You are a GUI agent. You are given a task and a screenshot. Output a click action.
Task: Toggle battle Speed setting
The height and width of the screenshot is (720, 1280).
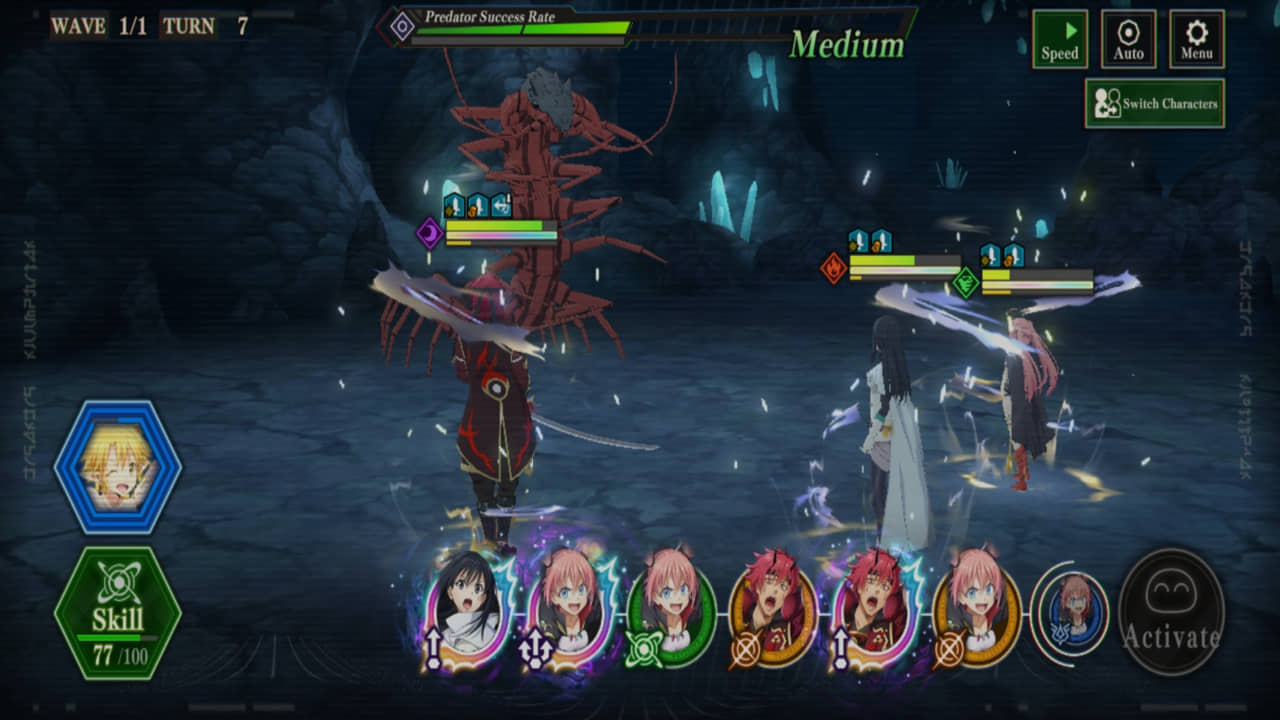pos(1060,38)
